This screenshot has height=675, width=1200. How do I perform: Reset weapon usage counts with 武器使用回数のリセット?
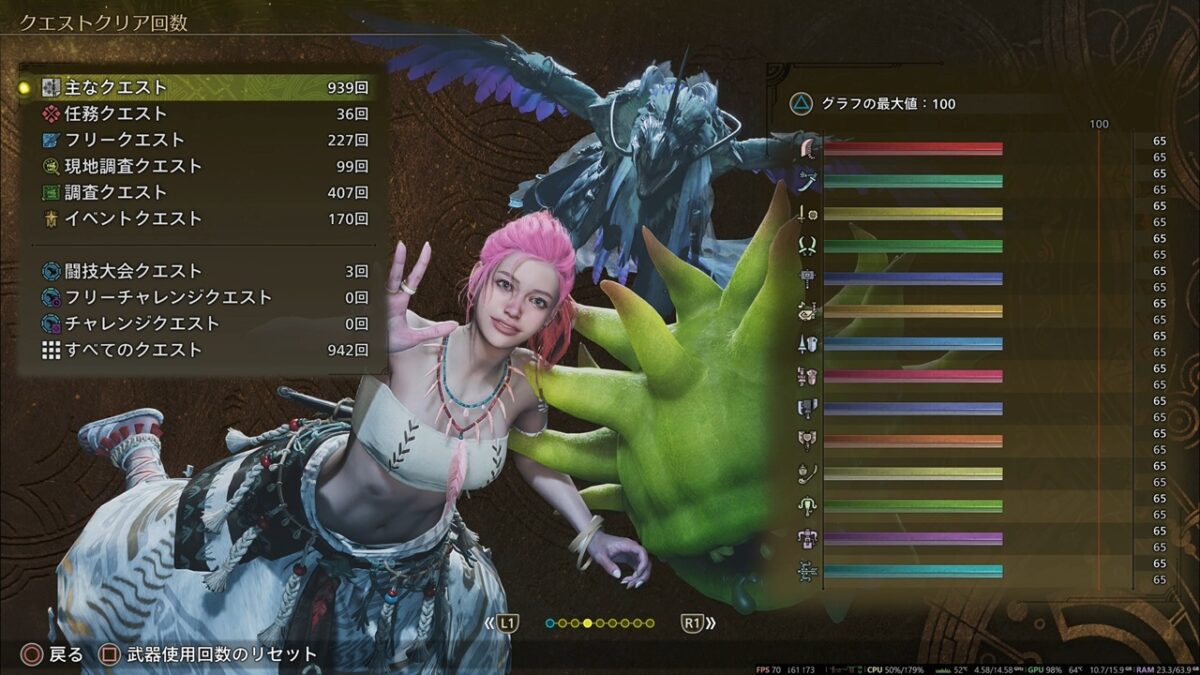[208, 654]
